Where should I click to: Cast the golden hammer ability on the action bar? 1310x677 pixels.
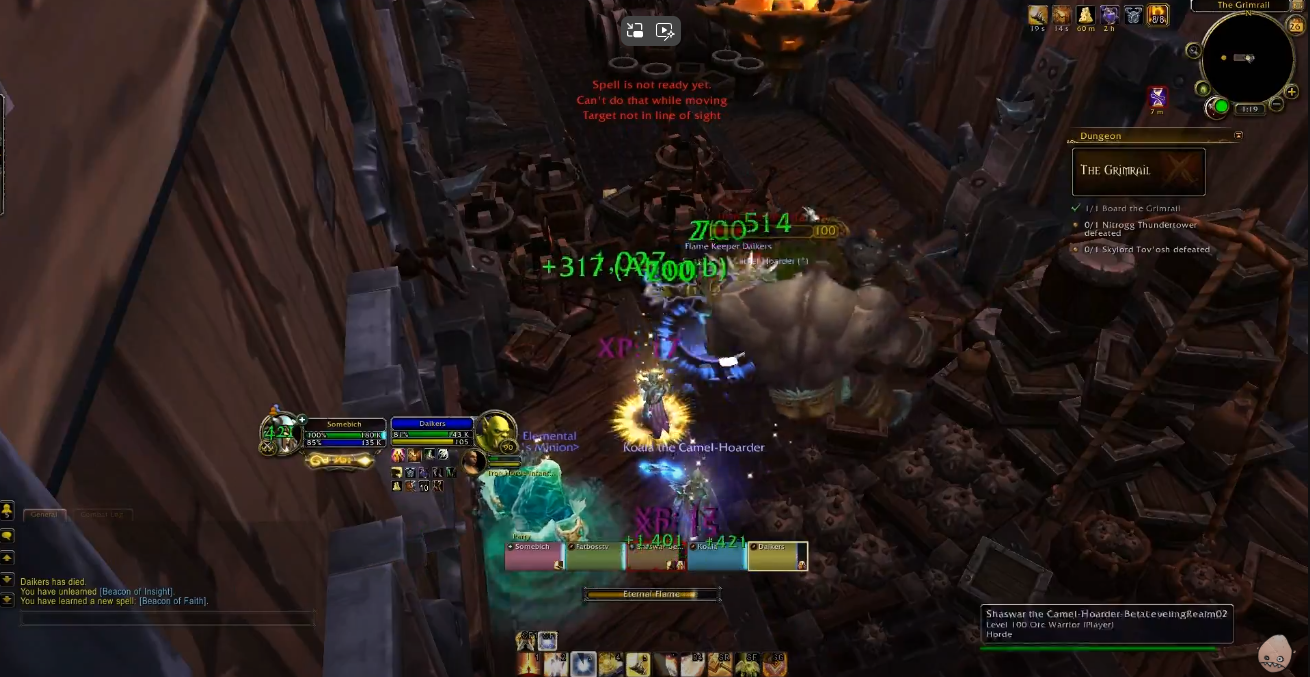[x=720, y=664]
